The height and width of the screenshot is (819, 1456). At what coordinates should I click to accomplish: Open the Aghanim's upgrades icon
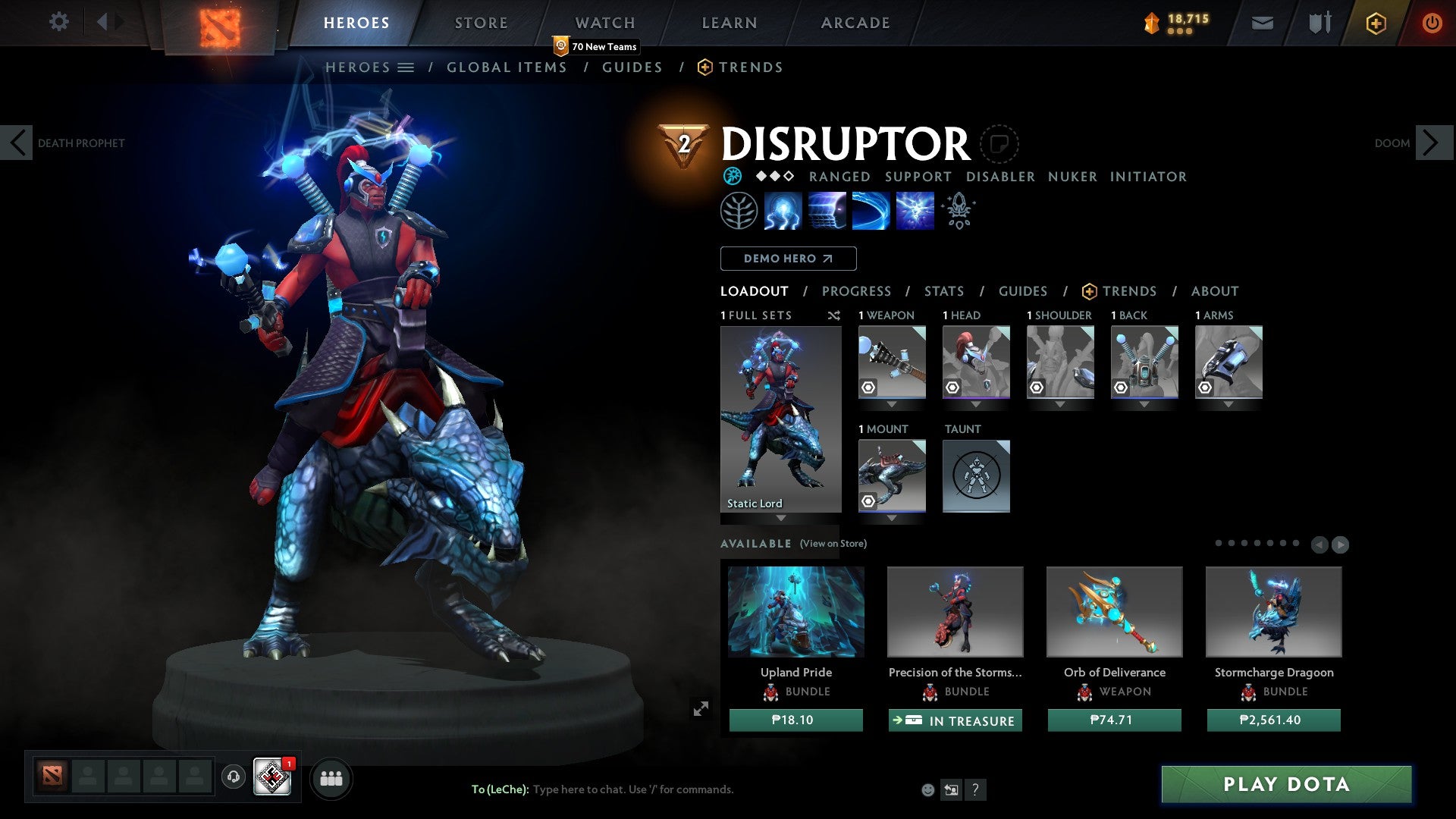pyautogui.click(x=958, y=211)
